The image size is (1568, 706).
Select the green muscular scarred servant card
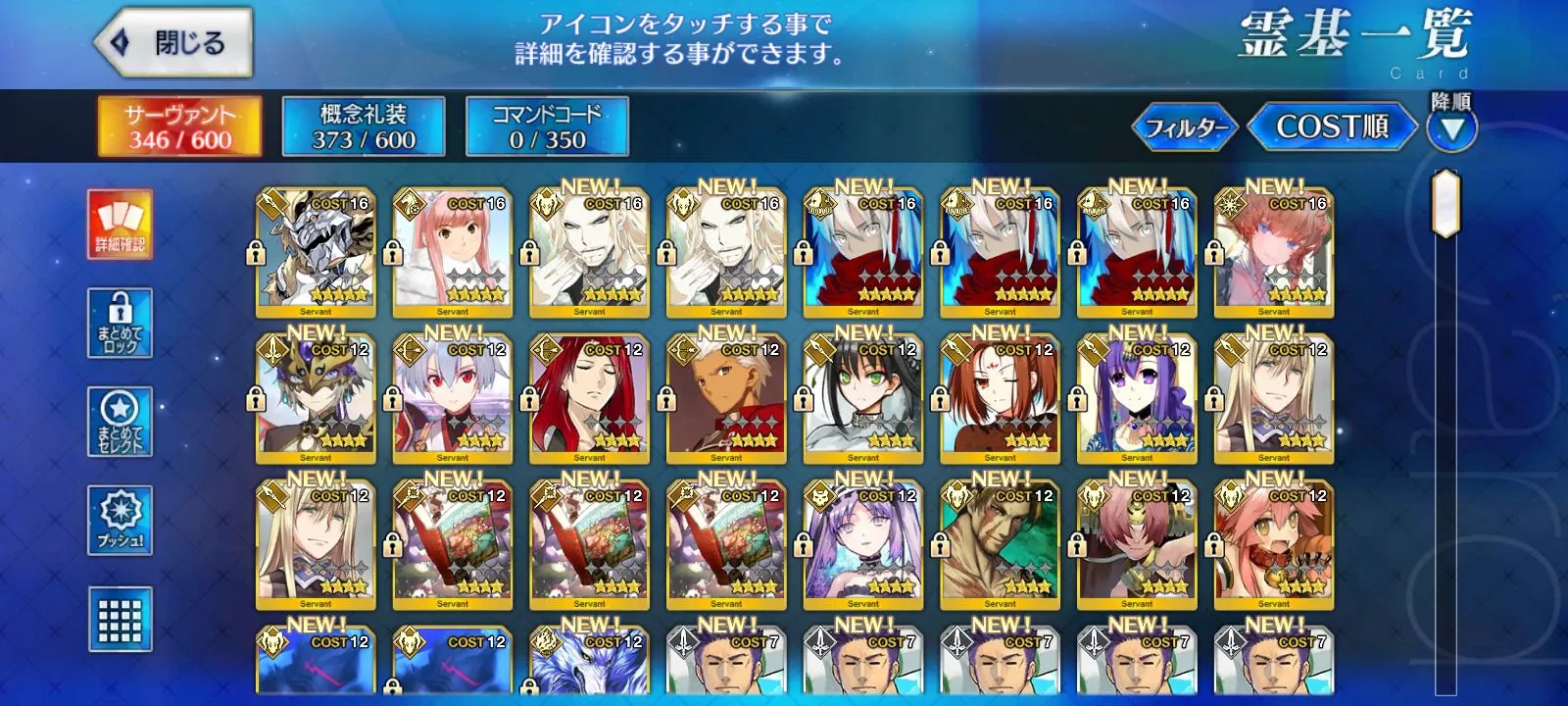1000,545
